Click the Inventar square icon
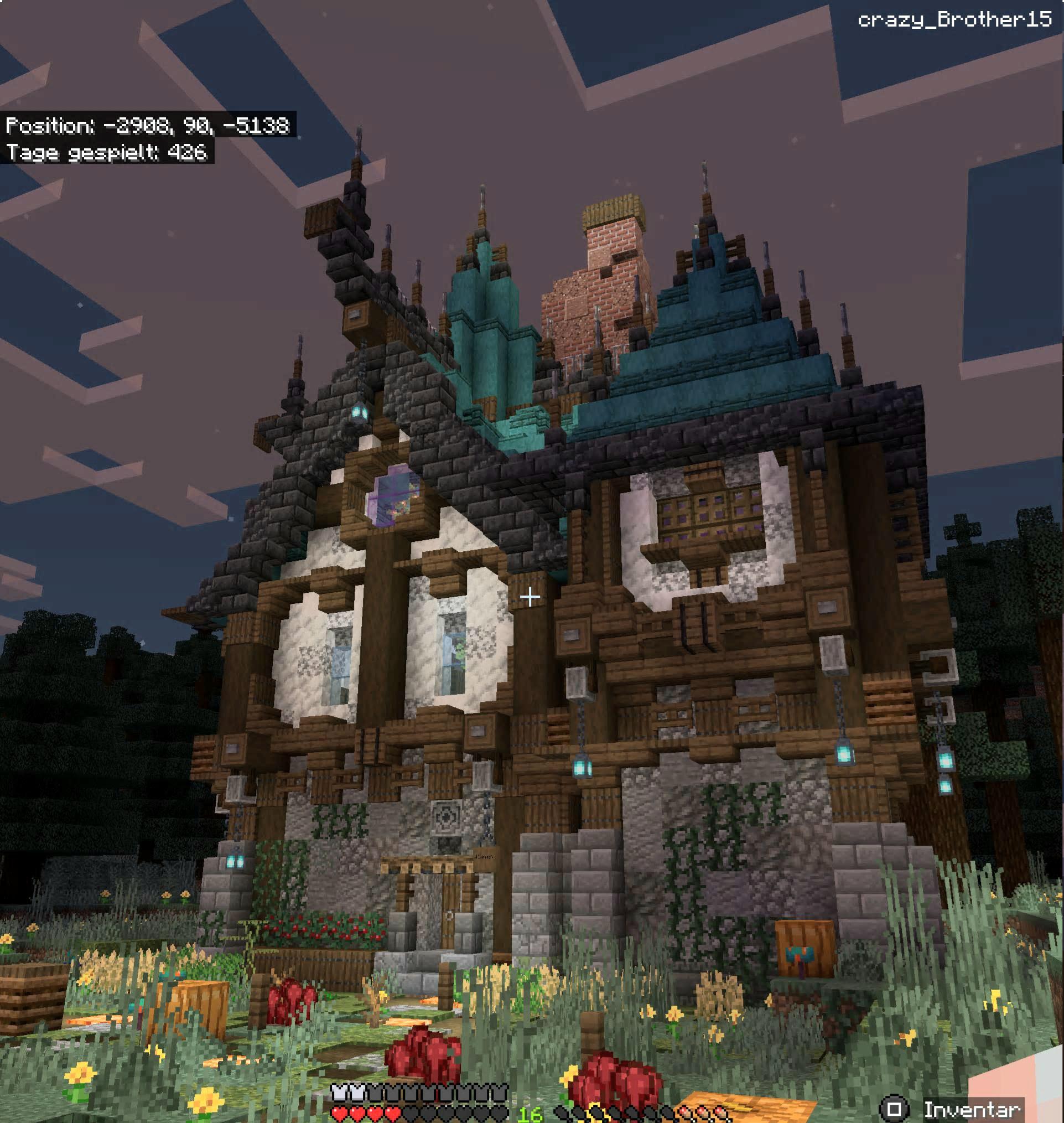This screenshot has width=1064, height=1123. pyautogui.click(x=895, y=1109)
